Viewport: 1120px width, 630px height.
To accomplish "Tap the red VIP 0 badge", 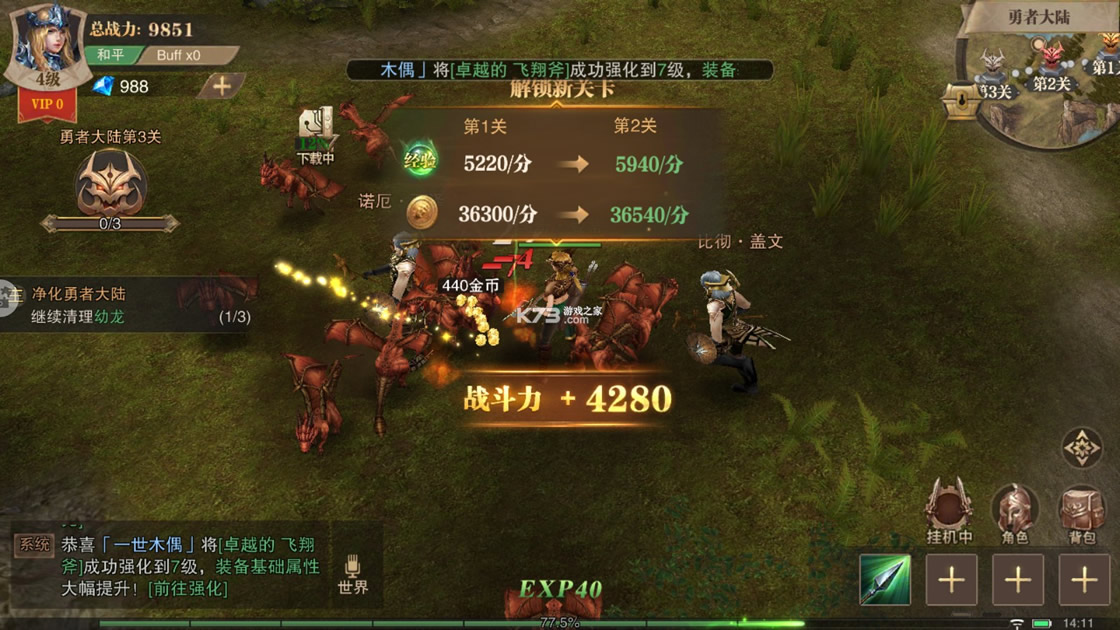I will click(x=47, y=104).
